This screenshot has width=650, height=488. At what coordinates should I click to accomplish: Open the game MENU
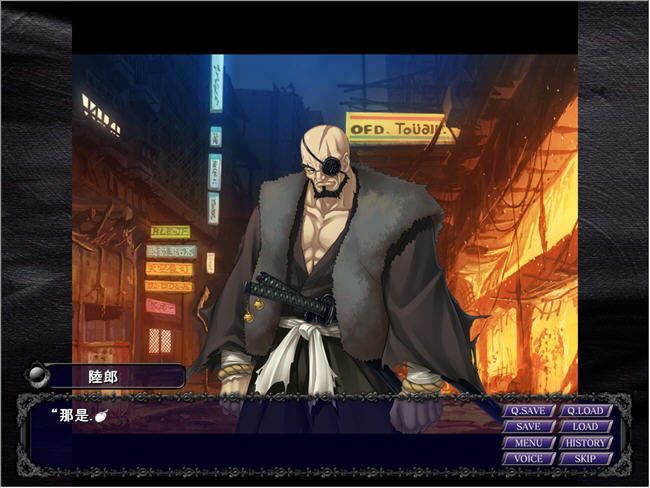click(529, 443)
